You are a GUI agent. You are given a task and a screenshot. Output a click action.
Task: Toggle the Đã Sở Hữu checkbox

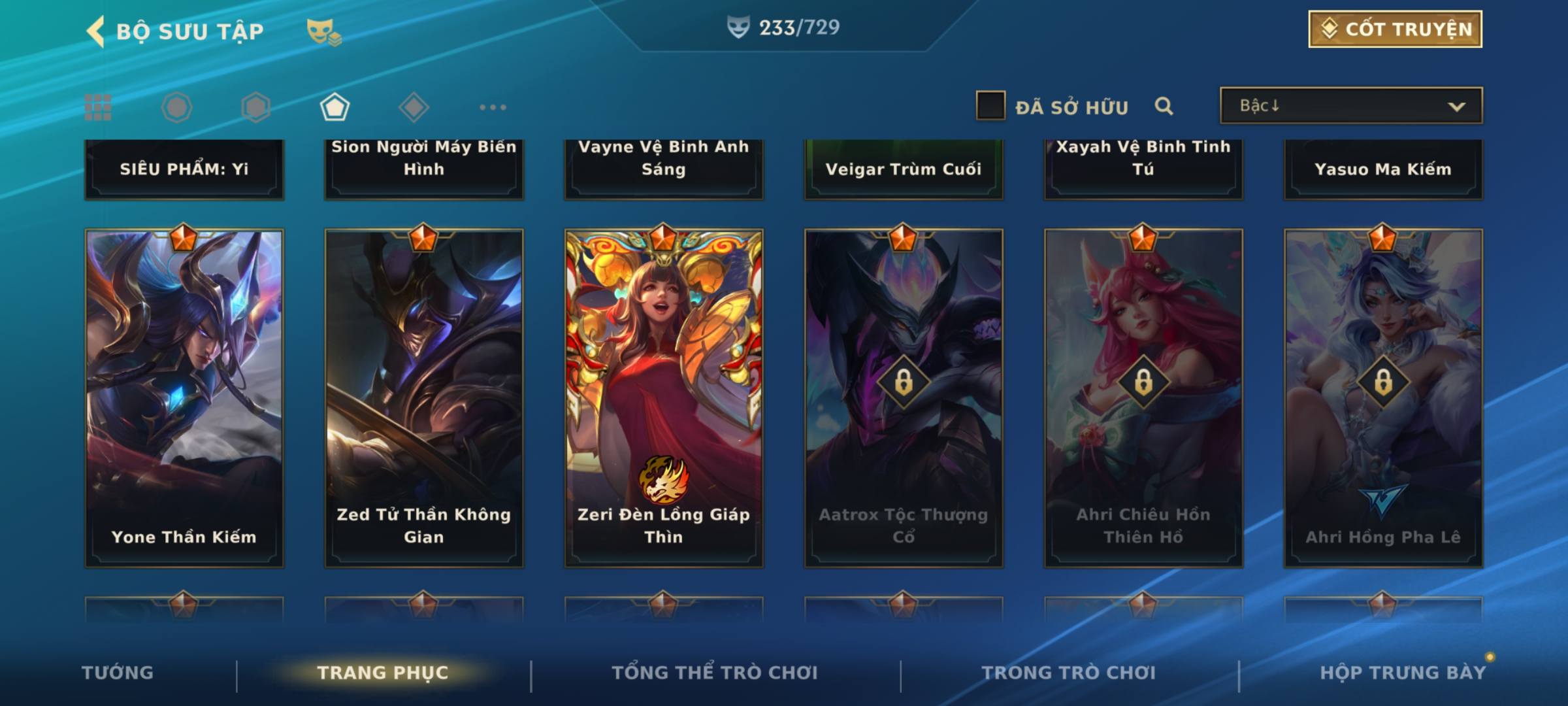[990, 106]
